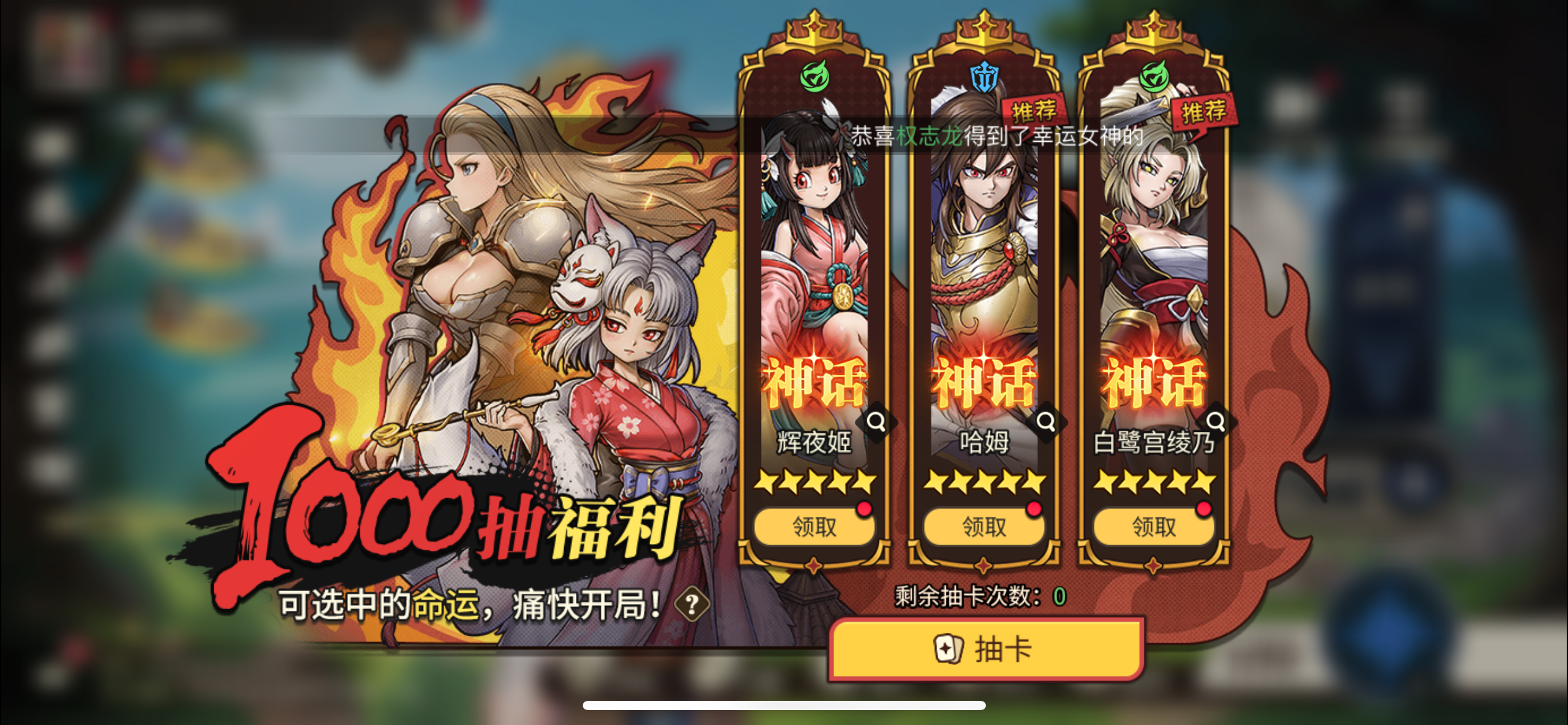
Task: Claim 哈姆 with his 领取 button
Action: [984, 526]
